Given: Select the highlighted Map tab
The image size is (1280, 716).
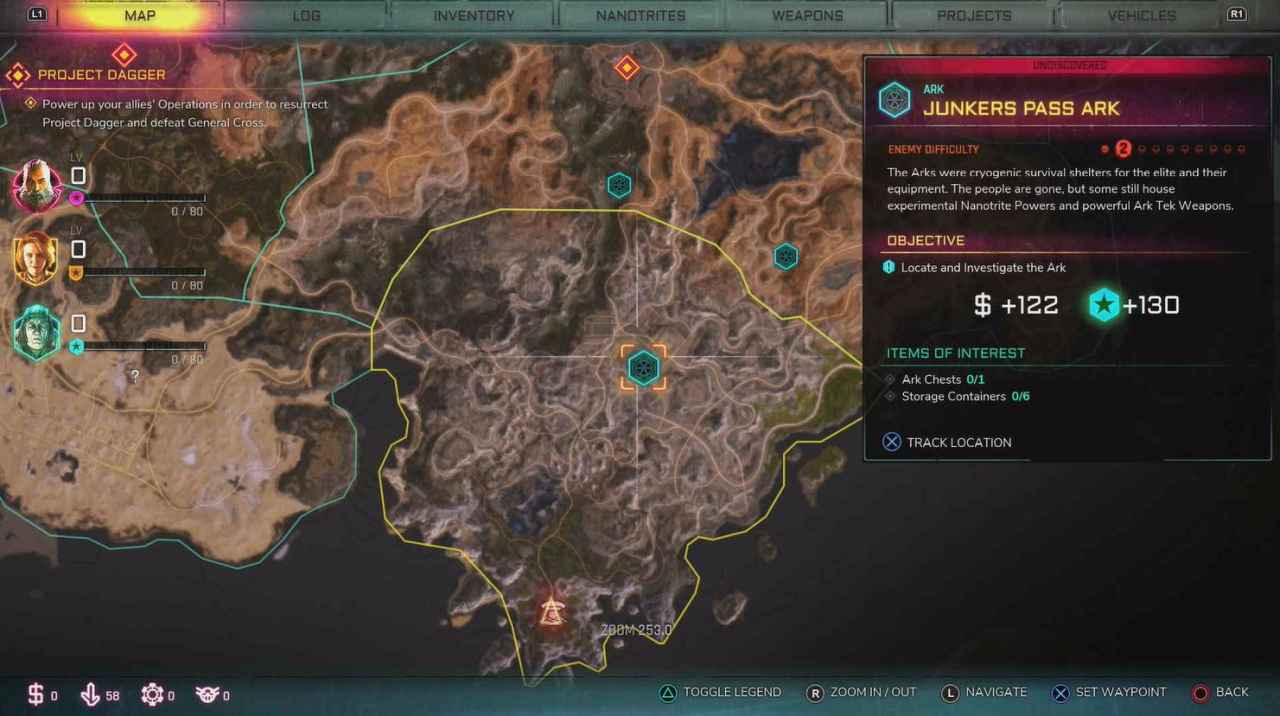Looking at the screenshot, I should pos(139,16).
